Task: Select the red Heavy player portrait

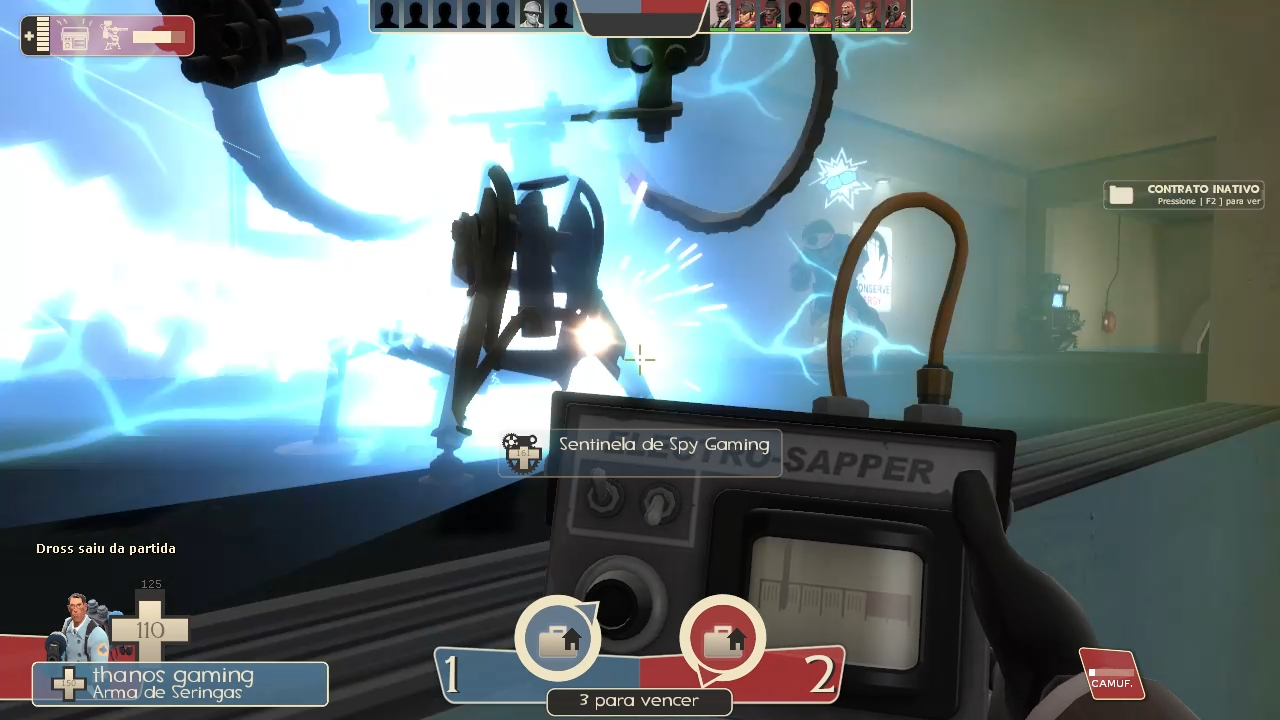Action: (x=845, y=15)
